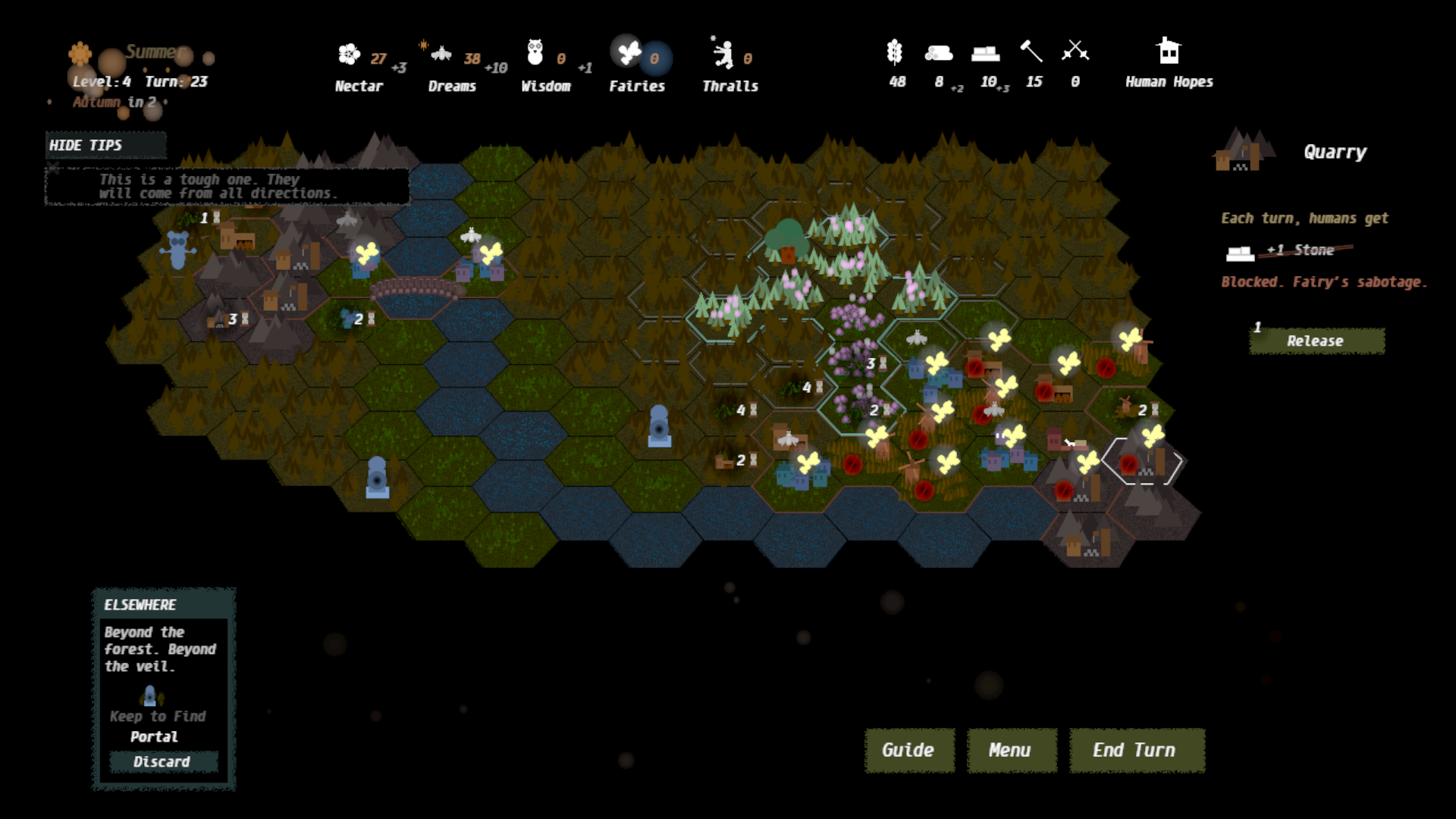The height and width of the screenshot is (819, 1456).
Task: Click the Human Hopes house icon
Action: 1169,52
